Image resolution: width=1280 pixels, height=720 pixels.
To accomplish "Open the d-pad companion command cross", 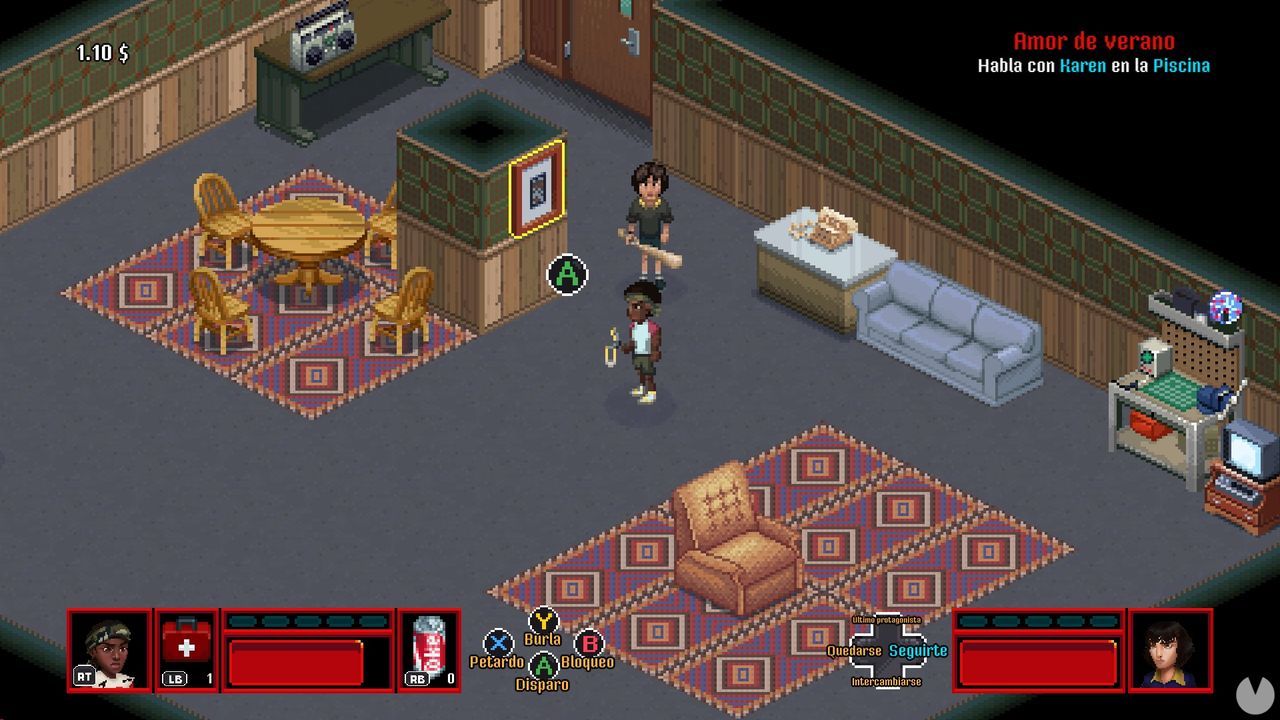I will (886, 650).
